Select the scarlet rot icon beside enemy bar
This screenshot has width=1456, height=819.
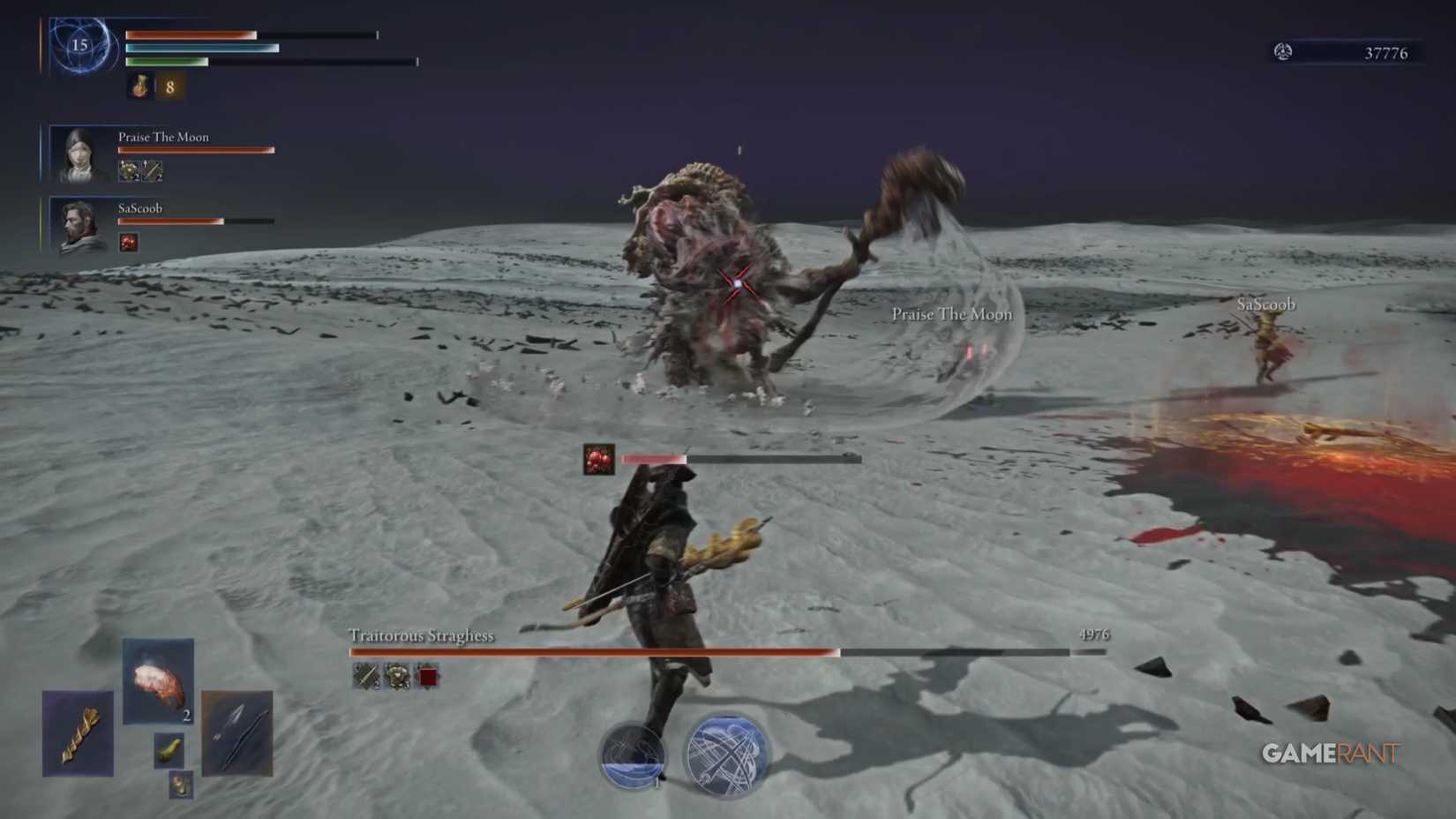click(597, 457)
